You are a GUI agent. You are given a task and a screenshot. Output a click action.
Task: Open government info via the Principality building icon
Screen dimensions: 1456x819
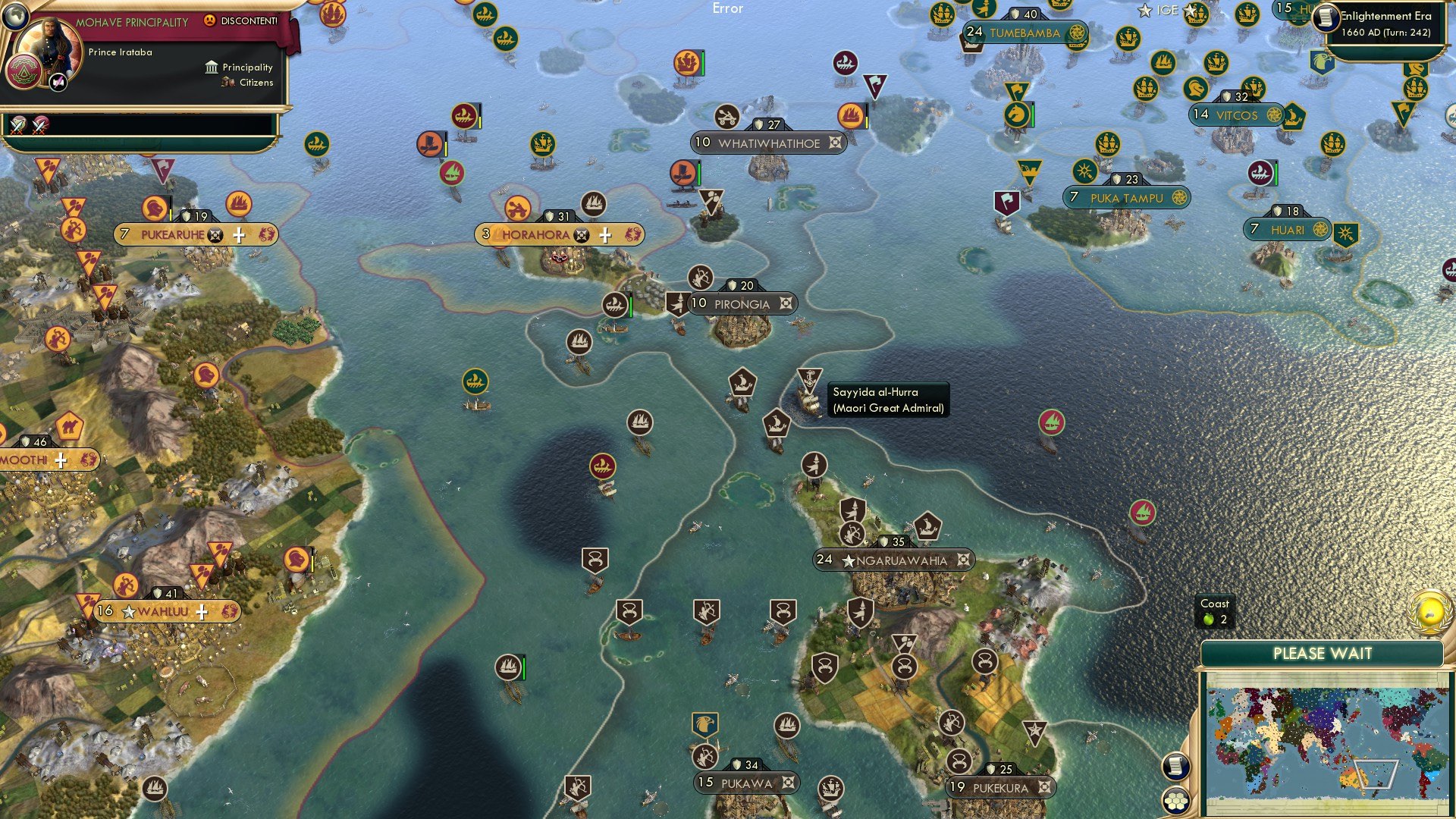(212, 67)
